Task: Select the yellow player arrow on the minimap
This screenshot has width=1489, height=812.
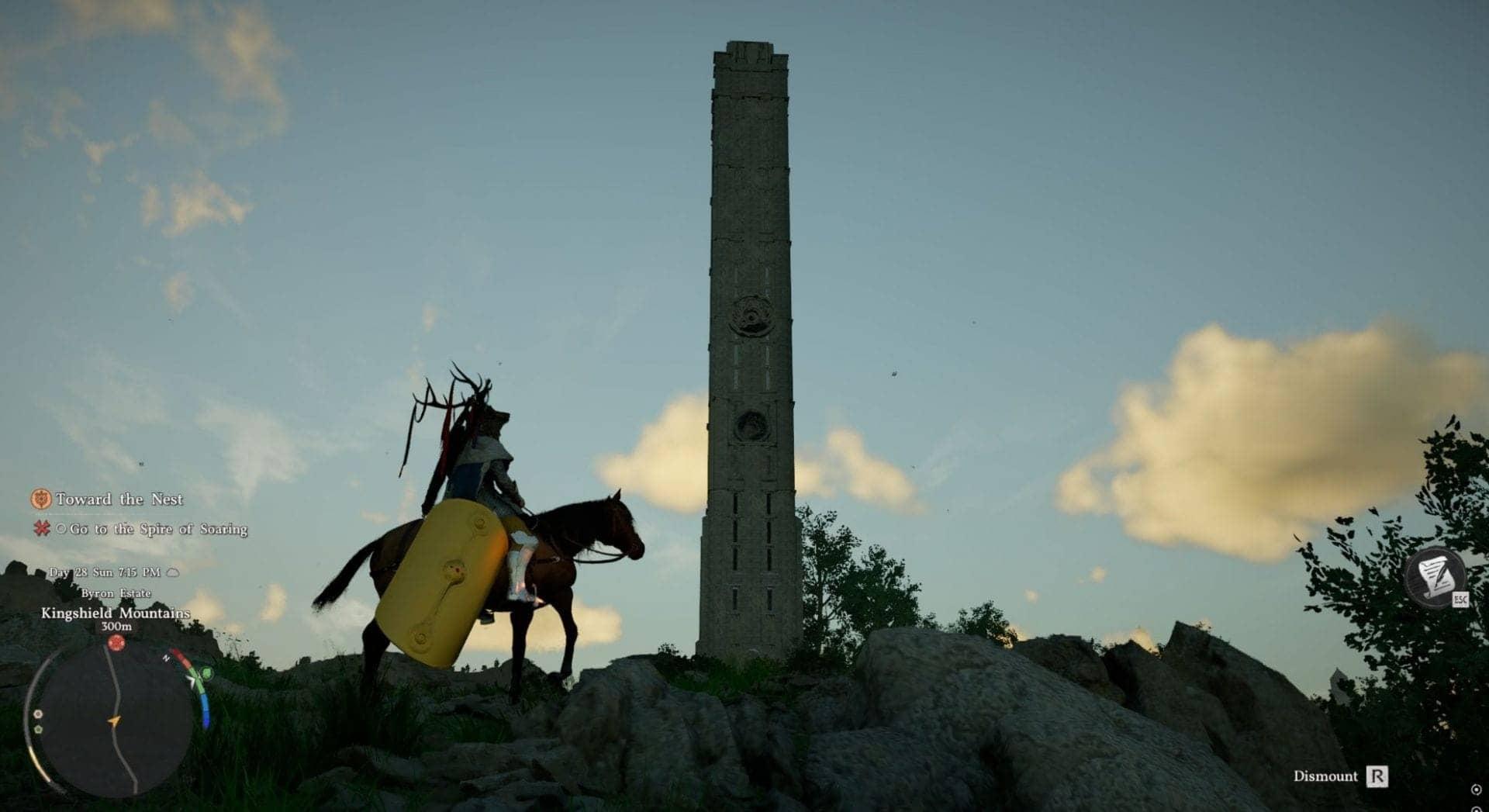Action: click(114, 720)
